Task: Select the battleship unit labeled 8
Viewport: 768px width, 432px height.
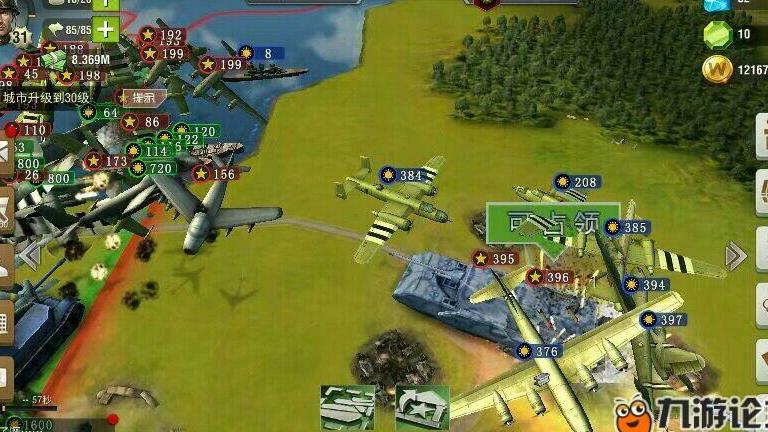Action: click(258, 53)
